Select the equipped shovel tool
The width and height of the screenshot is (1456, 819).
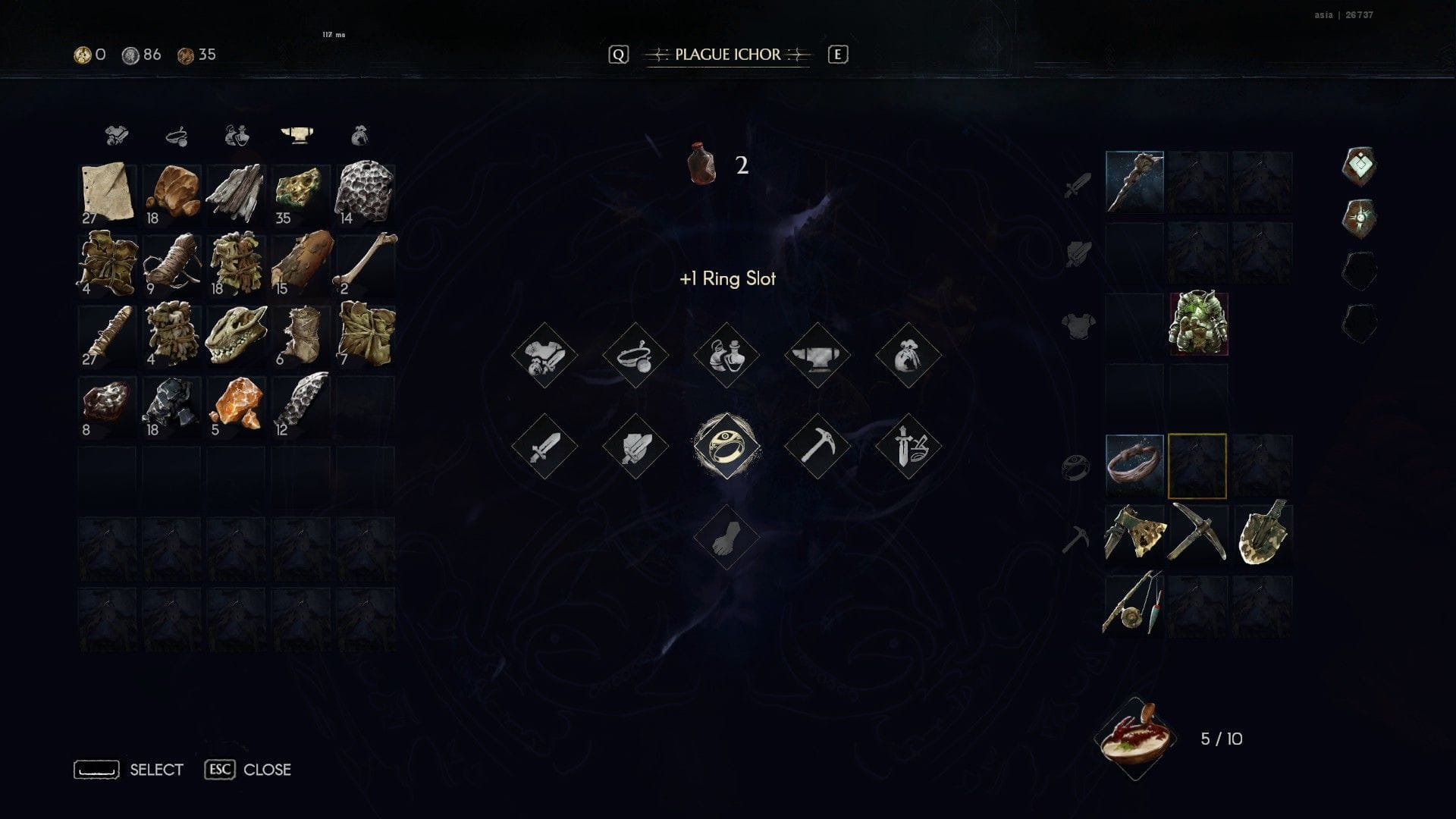[x=1262, y=535]
